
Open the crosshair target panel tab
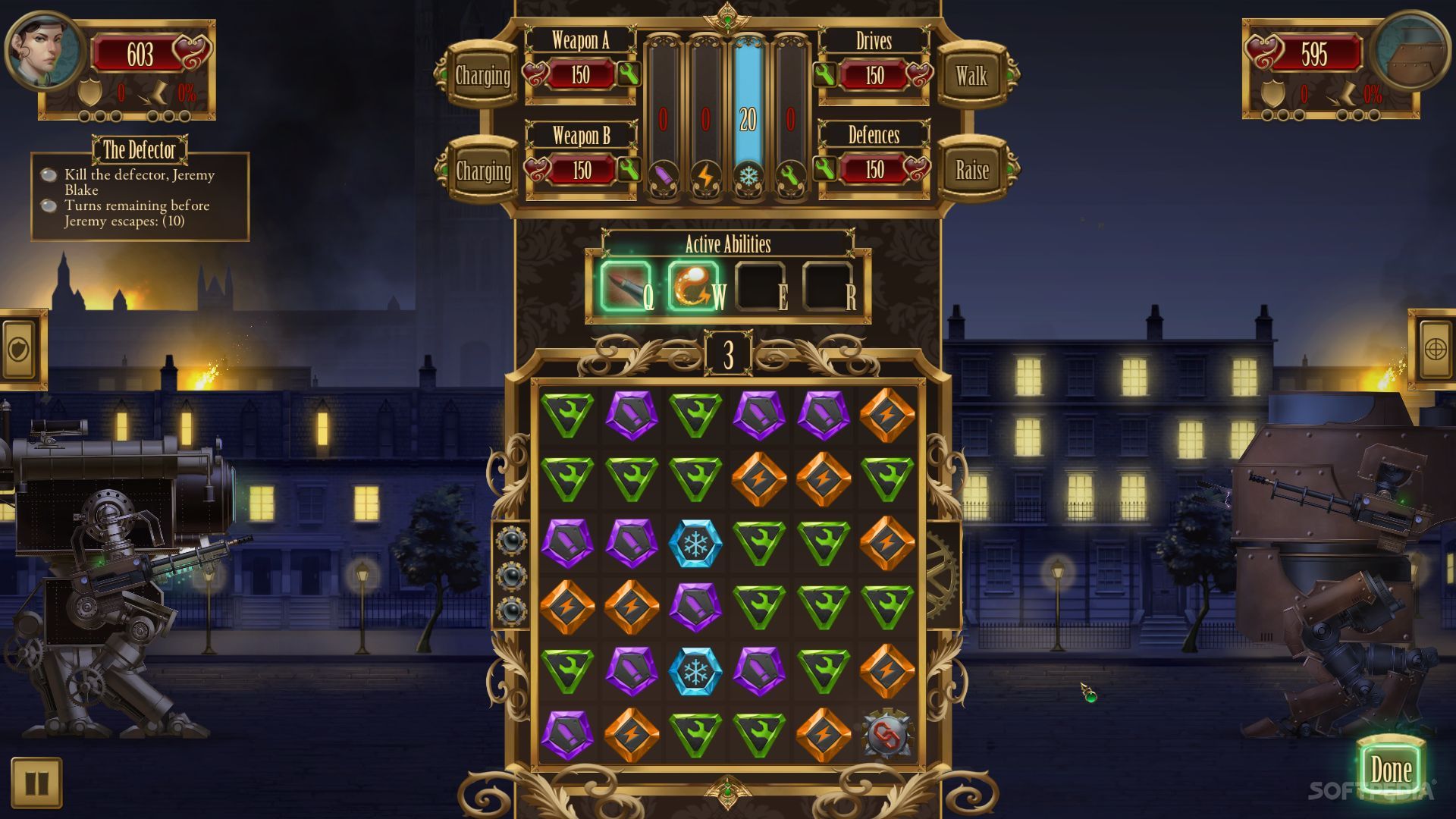click(1435, 349)
